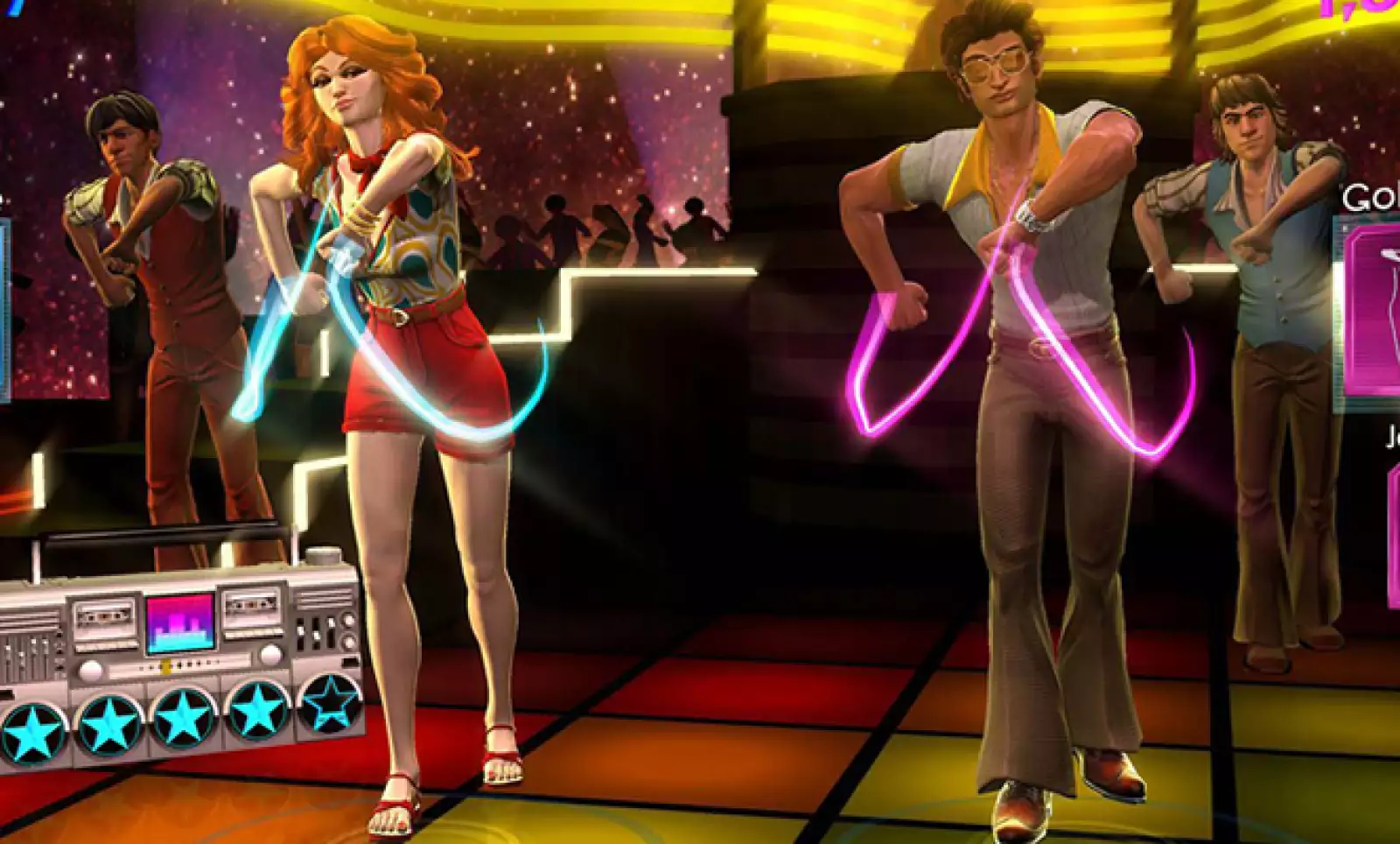Click the Gold label on the right
Image resolution: width=1400 pixels, height=844 pixels.
(1365, 194)
